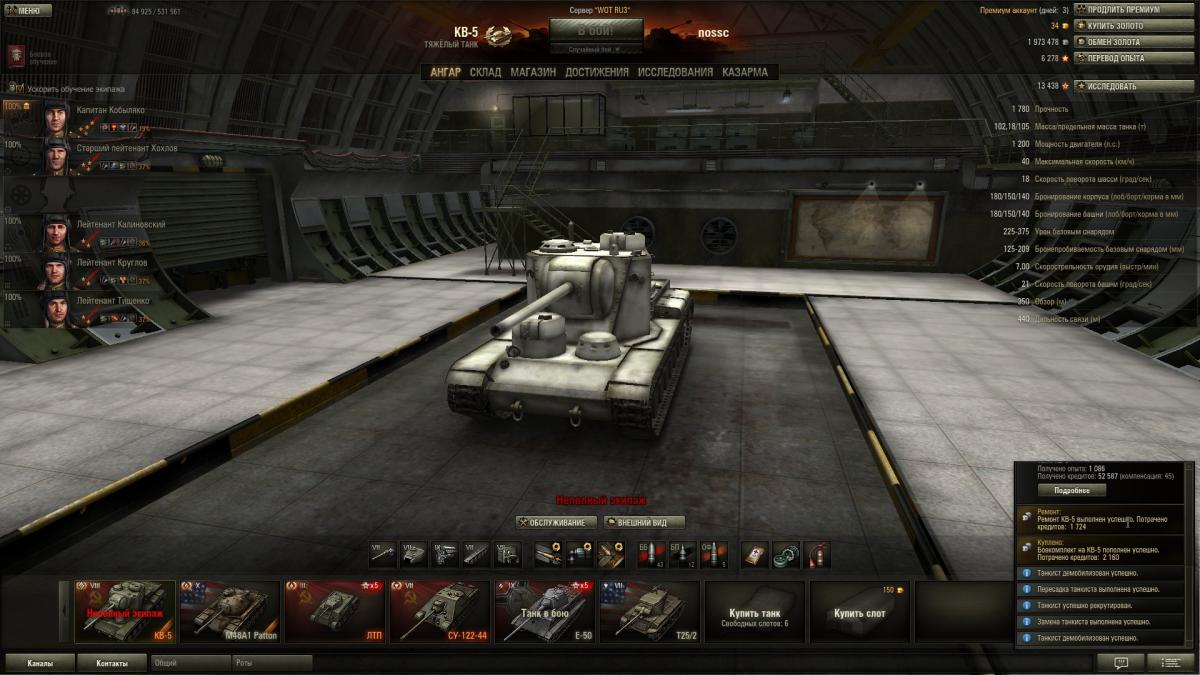Choose the СУ-122-44 tank in carousel
The image size is (1200, 675).
438,611
